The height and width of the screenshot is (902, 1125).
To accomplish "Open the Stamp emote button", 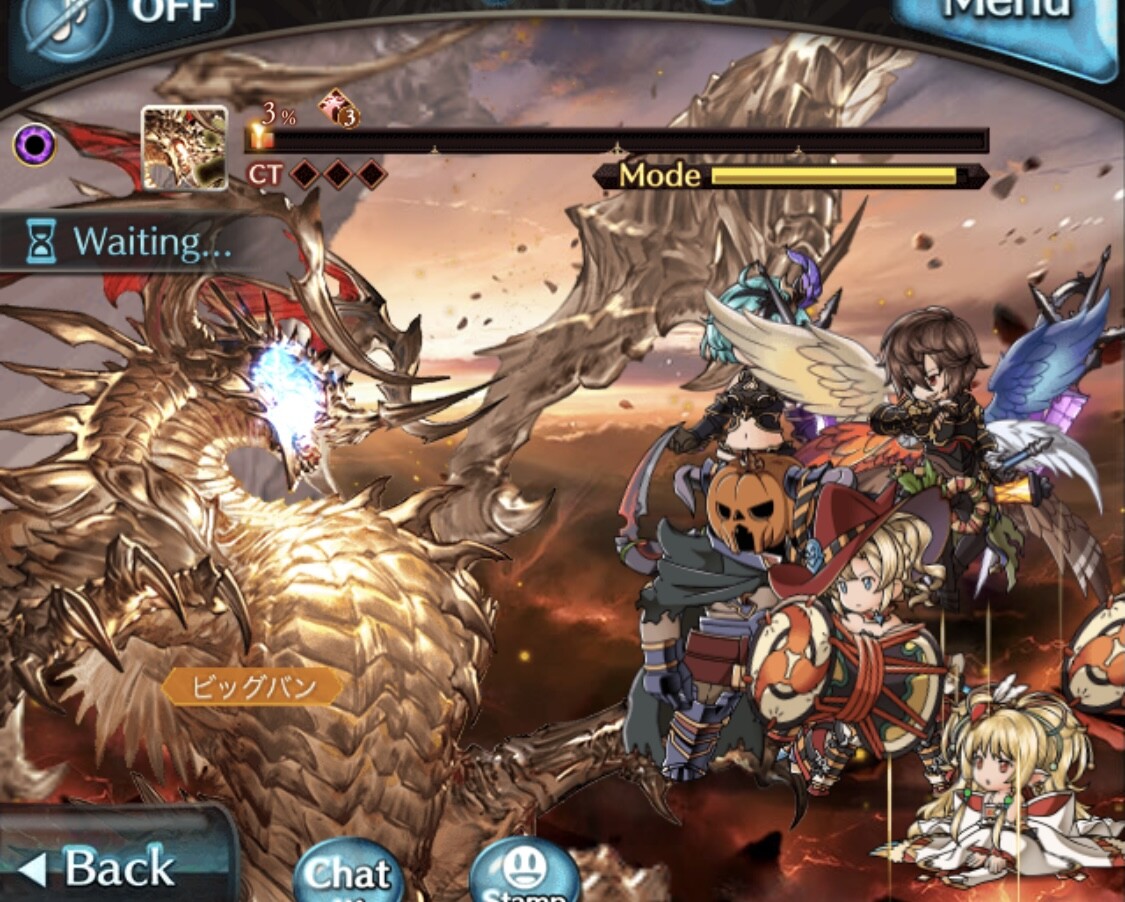I will click(524, 872).
